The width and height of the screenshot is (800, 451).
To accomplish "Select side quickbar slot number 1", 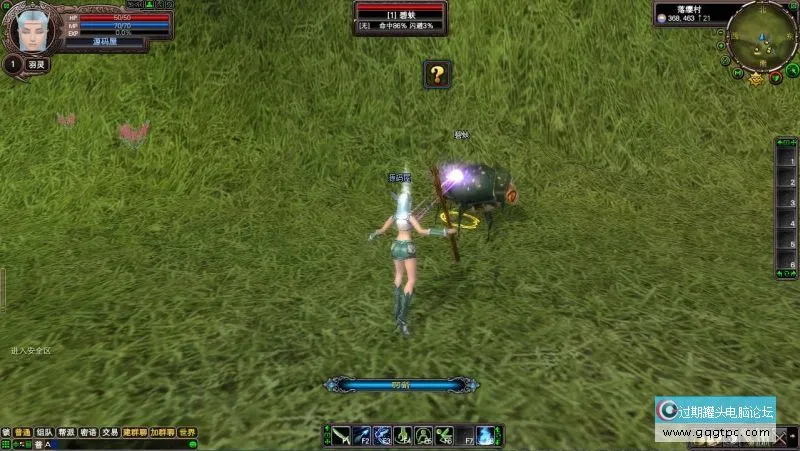I will pyautogui.click(x=787, y=160).
